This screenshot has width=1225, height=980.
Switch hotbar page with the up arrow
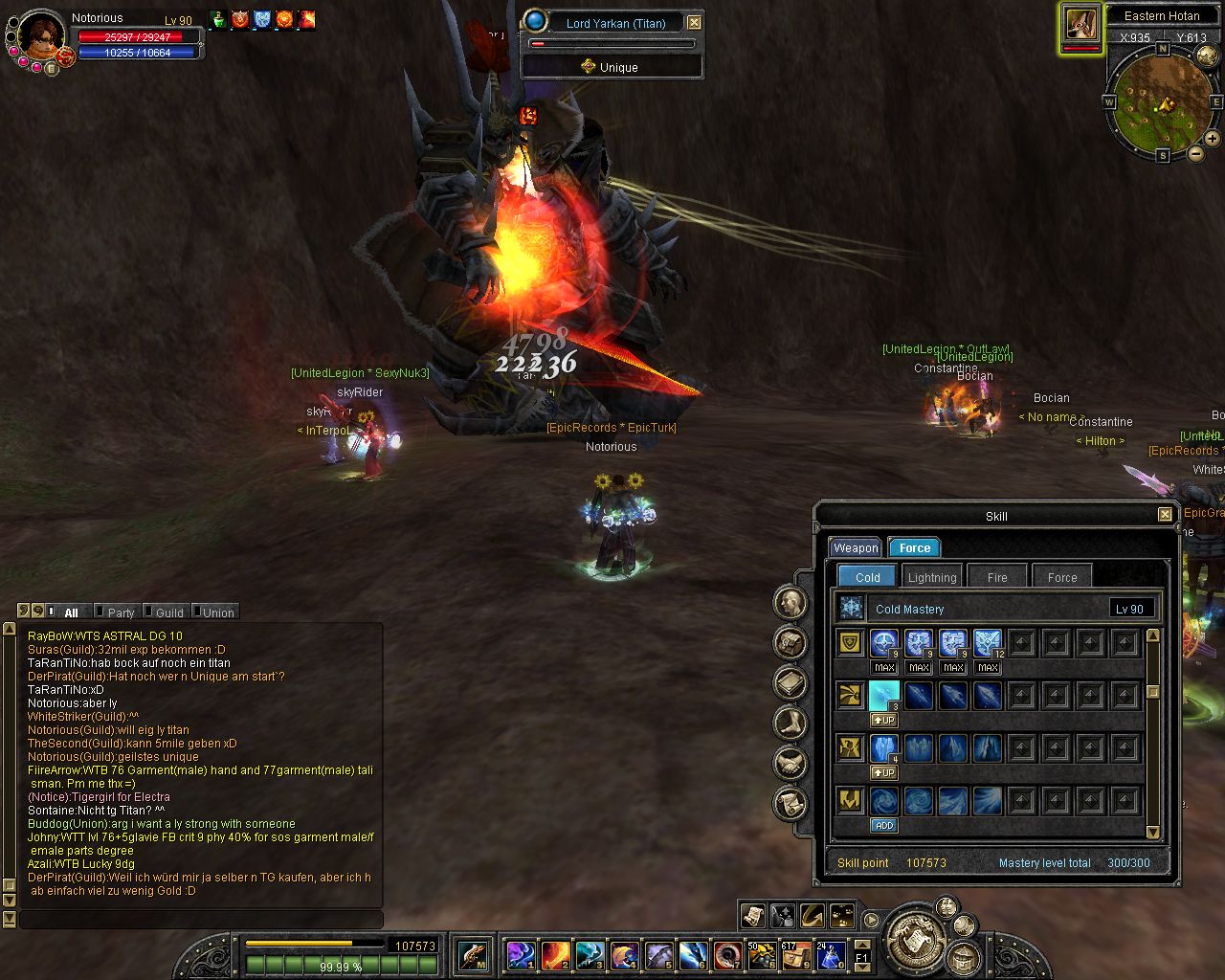pyautogui.click(x=861, y=943)
